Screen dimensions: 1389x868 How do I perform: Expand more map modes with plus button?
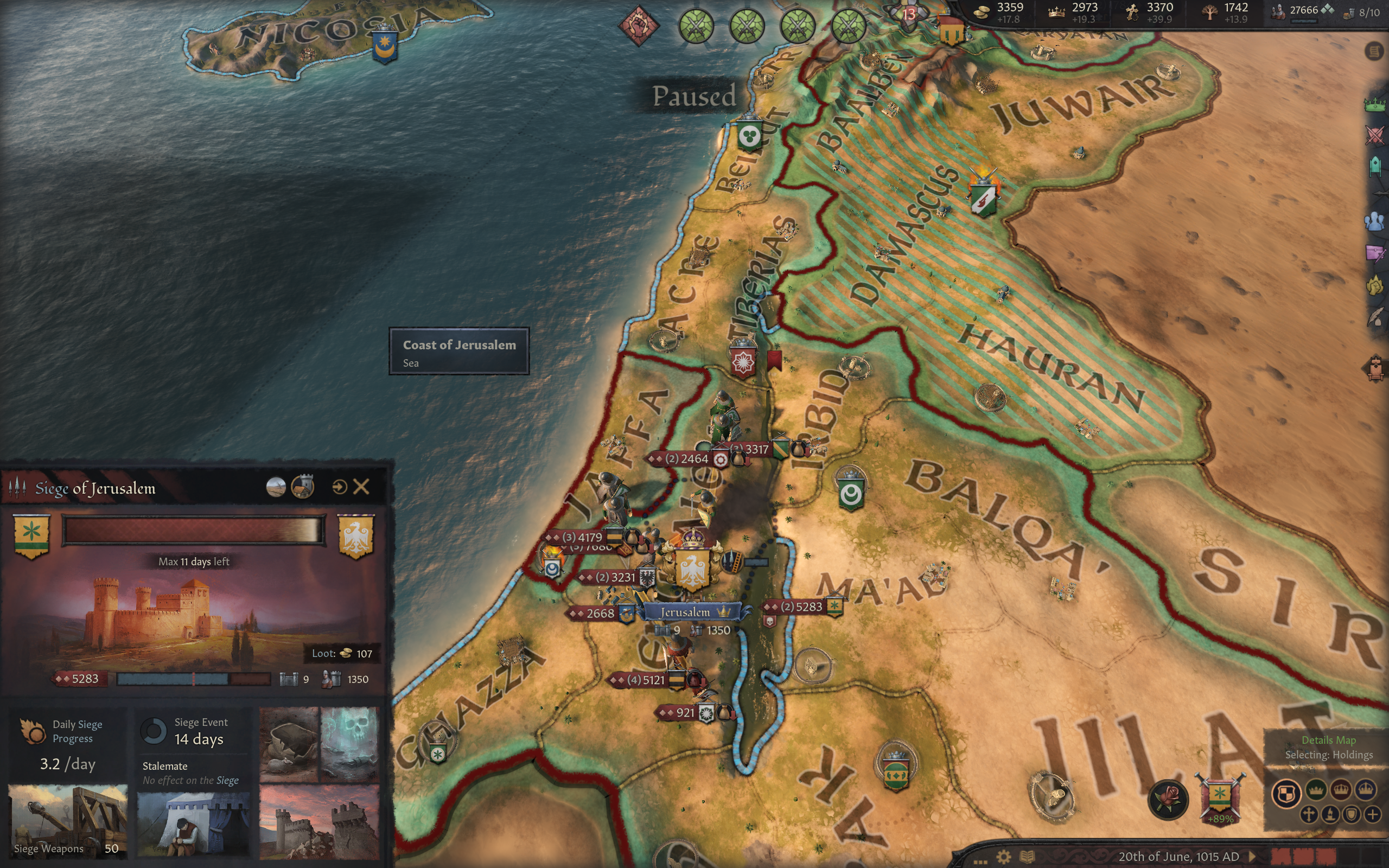(x=1372, y=814)
